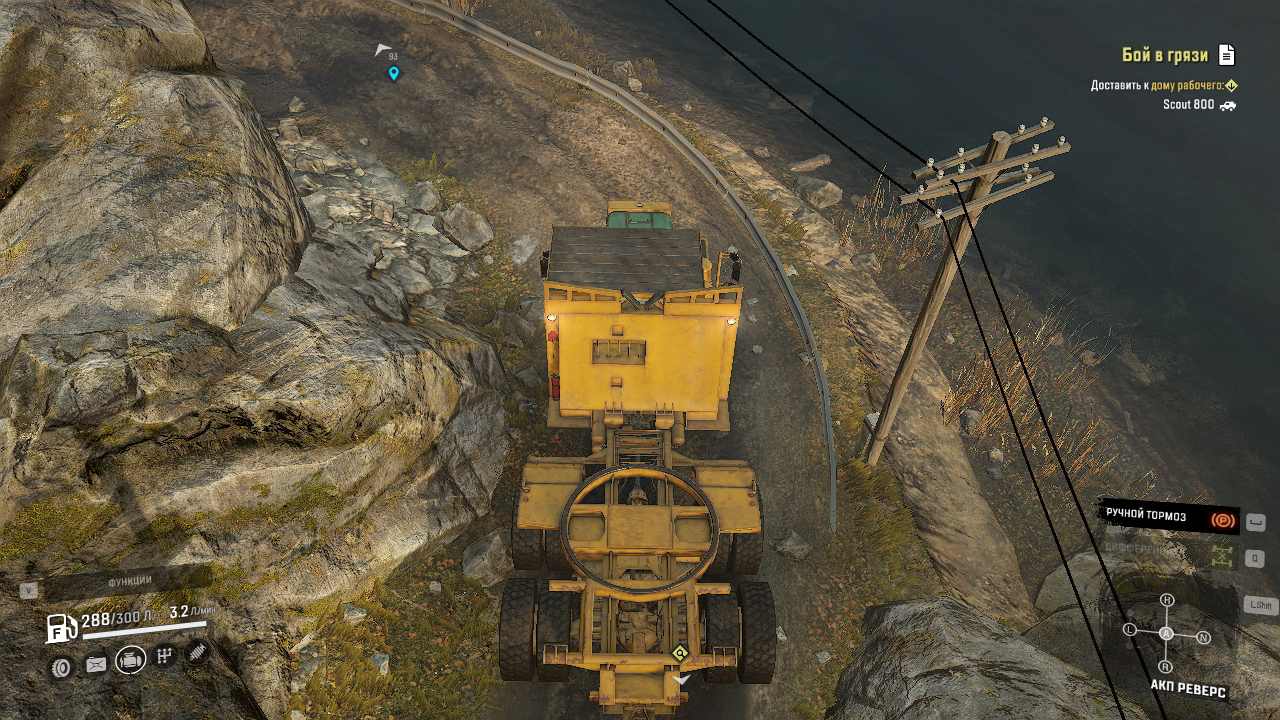Select the gearbox damage status icon

coord(165,656)
